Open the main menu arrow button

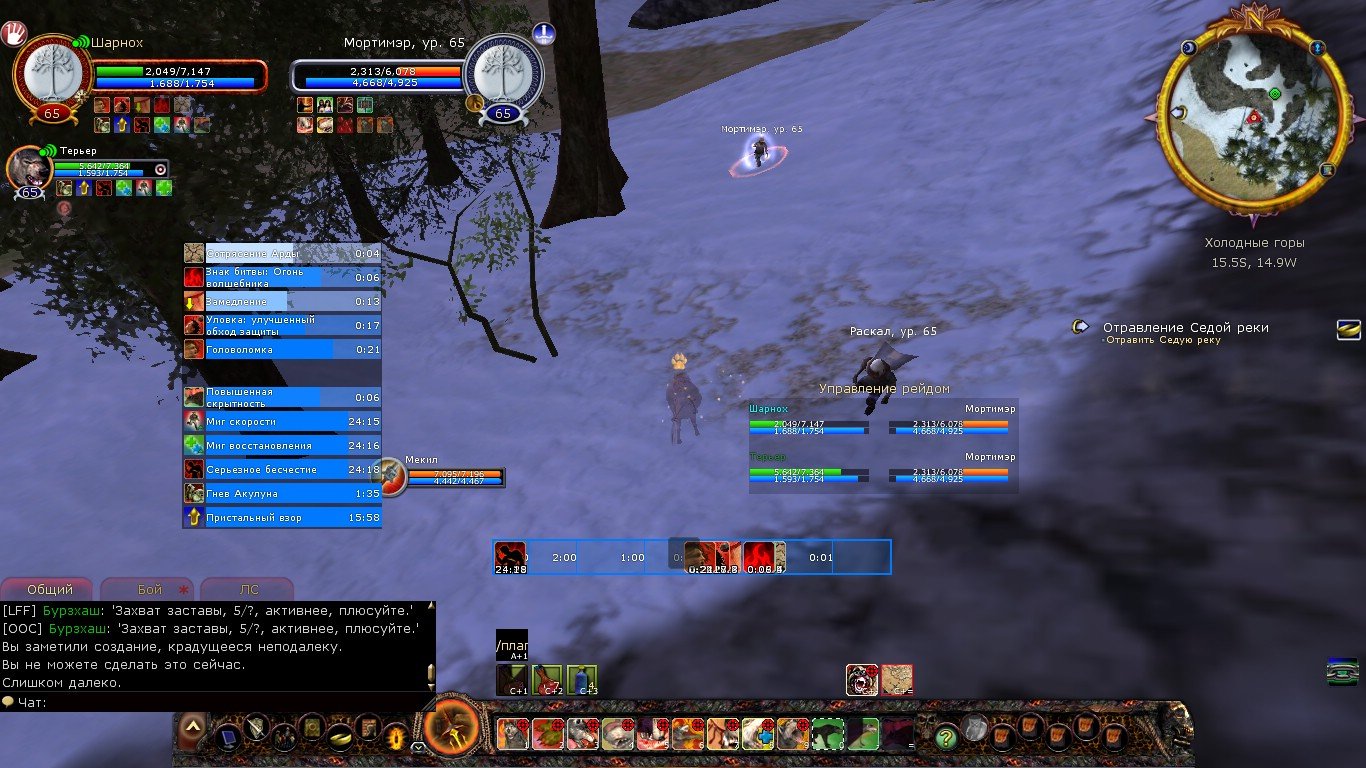click(193, 727)
